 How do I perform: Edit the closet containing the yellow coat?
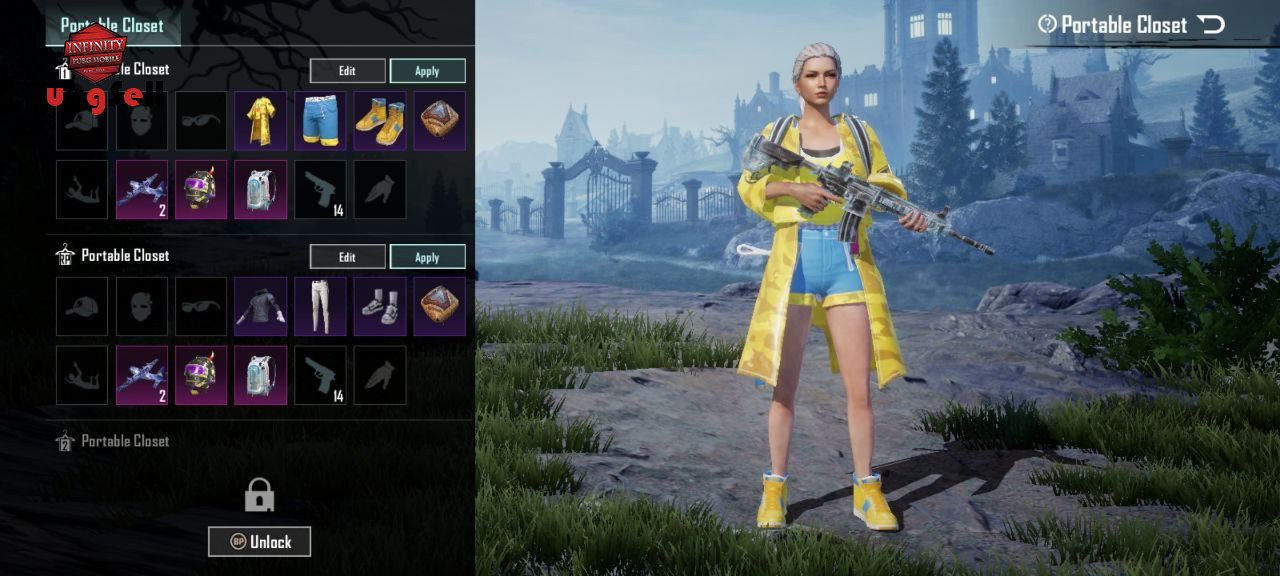[347, 71]
